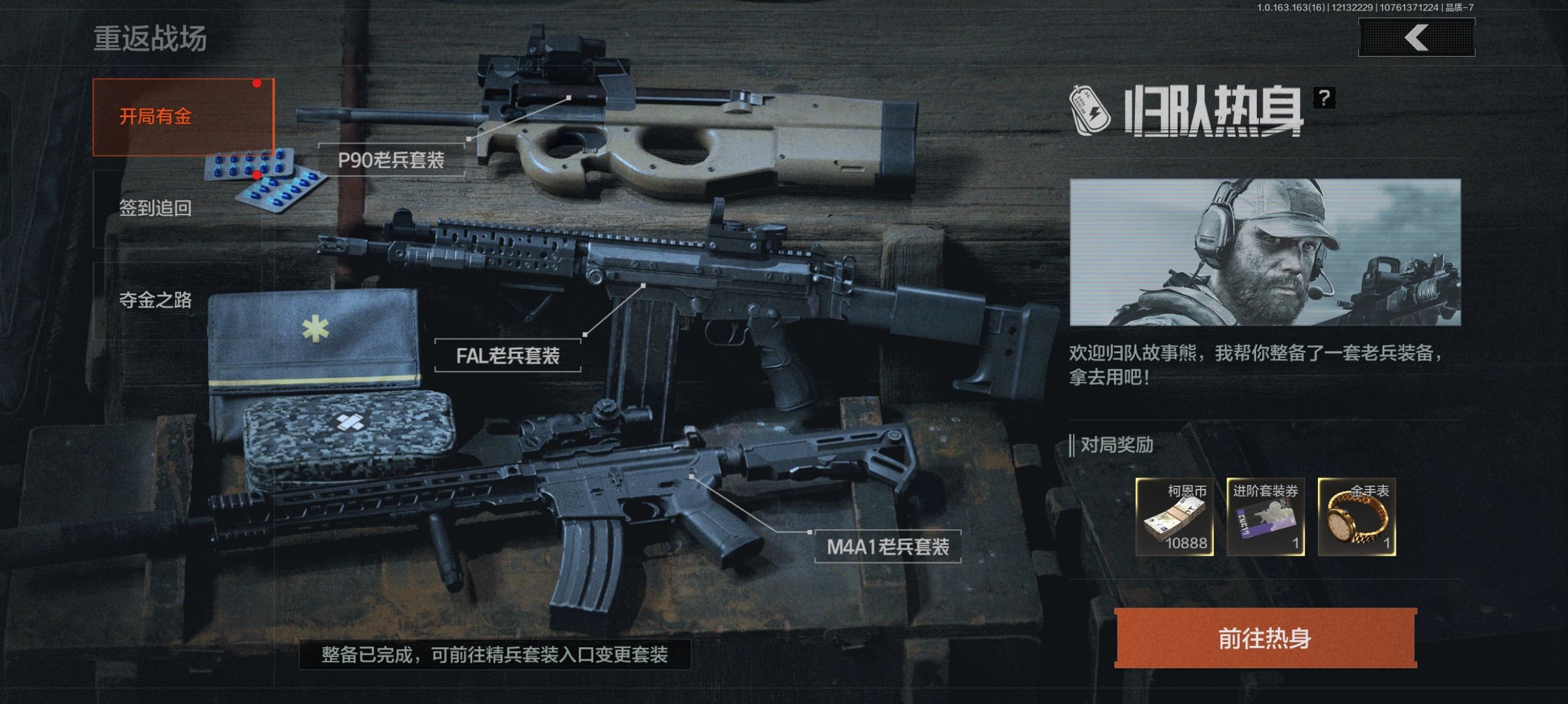Screen dimensions: 1568x704
Task: Select the M4A1老兵套装 label
Action: 888,546
